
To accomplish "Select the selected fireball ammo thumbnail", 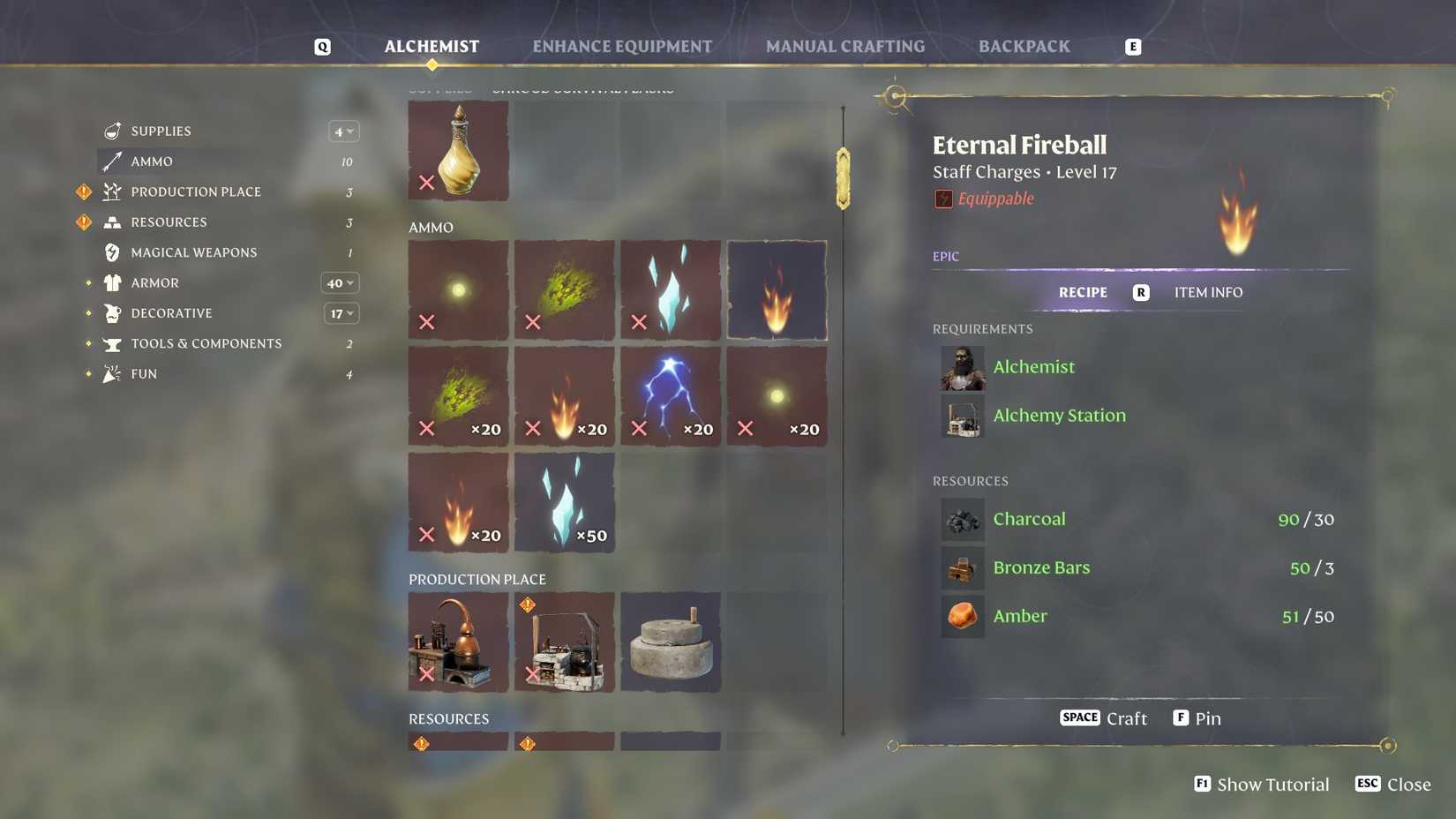I will pyautogui.click(x=776, y=289).
